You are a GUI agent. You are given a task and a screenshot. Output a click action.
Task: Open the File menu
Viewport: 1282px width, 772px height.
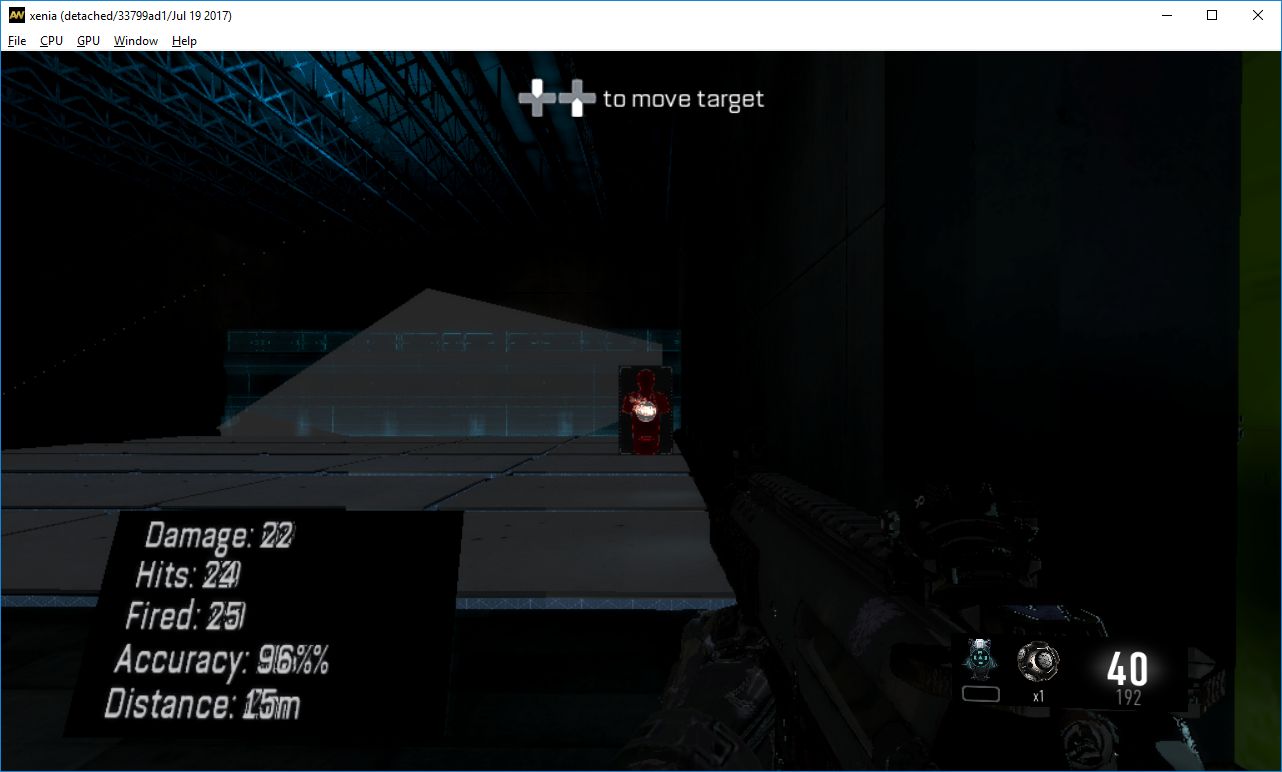click(x=16, y=41)
